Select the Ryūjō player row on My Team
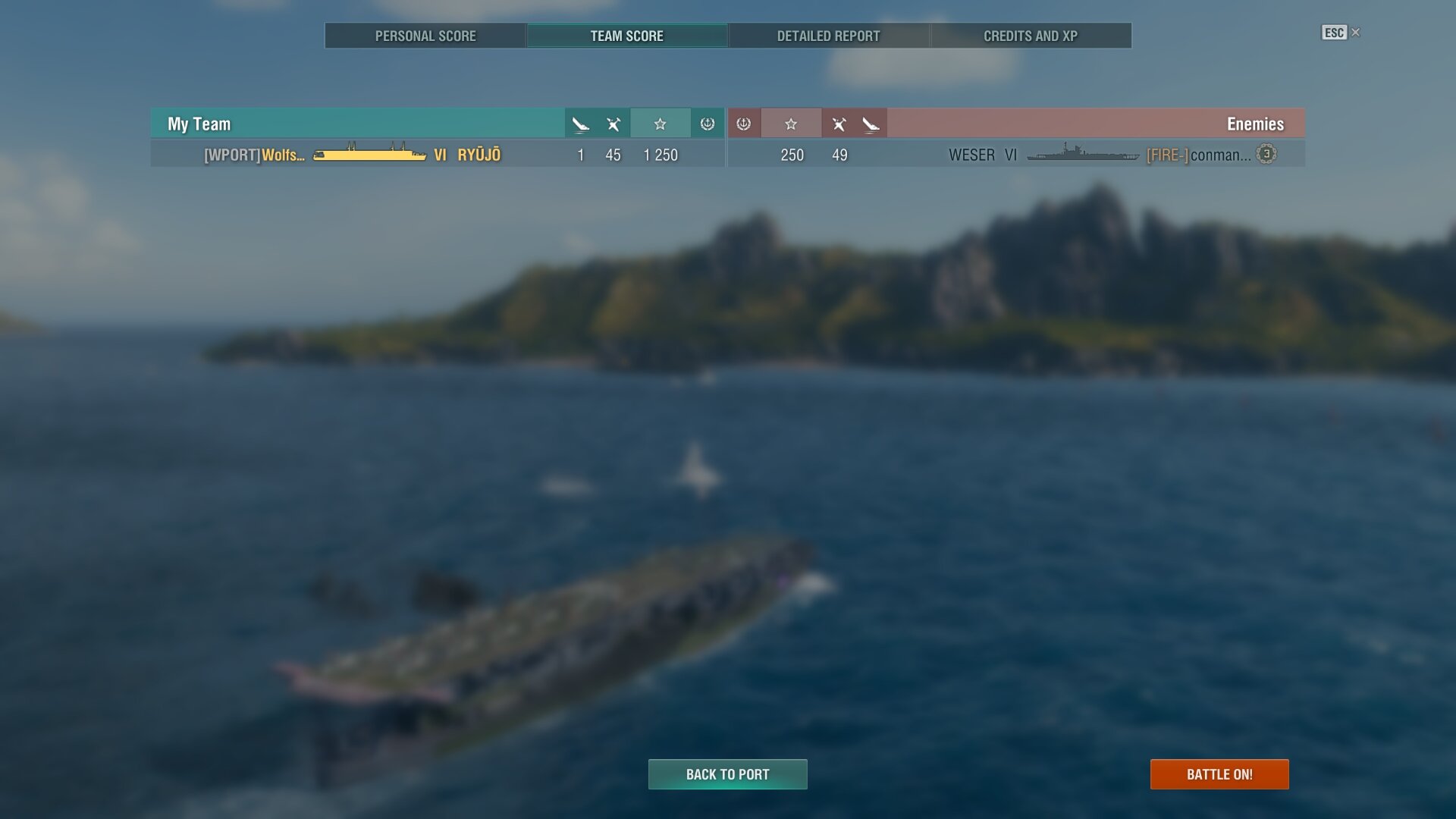Viewport: 1456px width, 819px height. coord(438,155)
